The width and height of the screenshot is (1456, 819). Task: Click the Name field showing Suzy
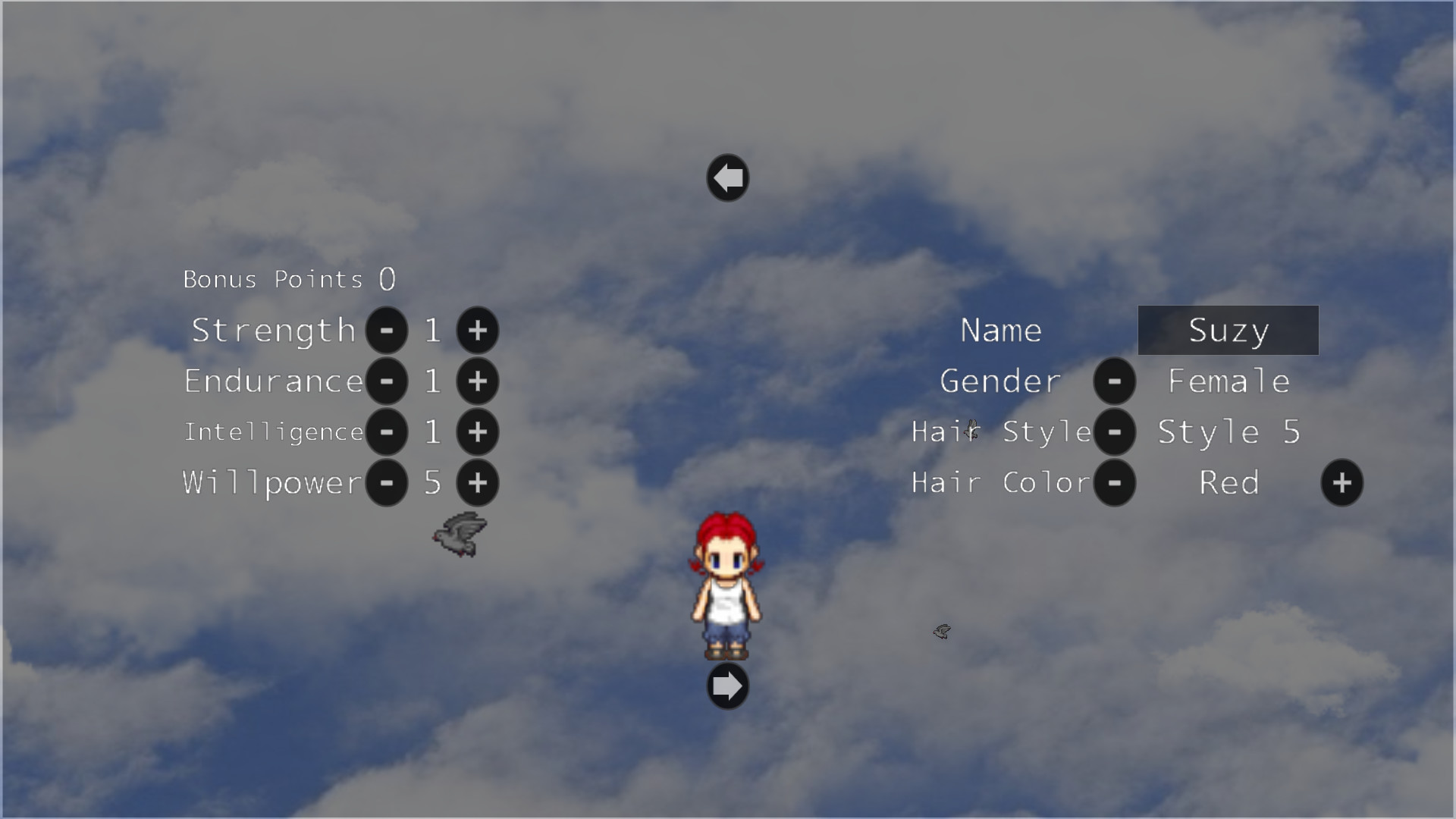tap(1228, 330)
